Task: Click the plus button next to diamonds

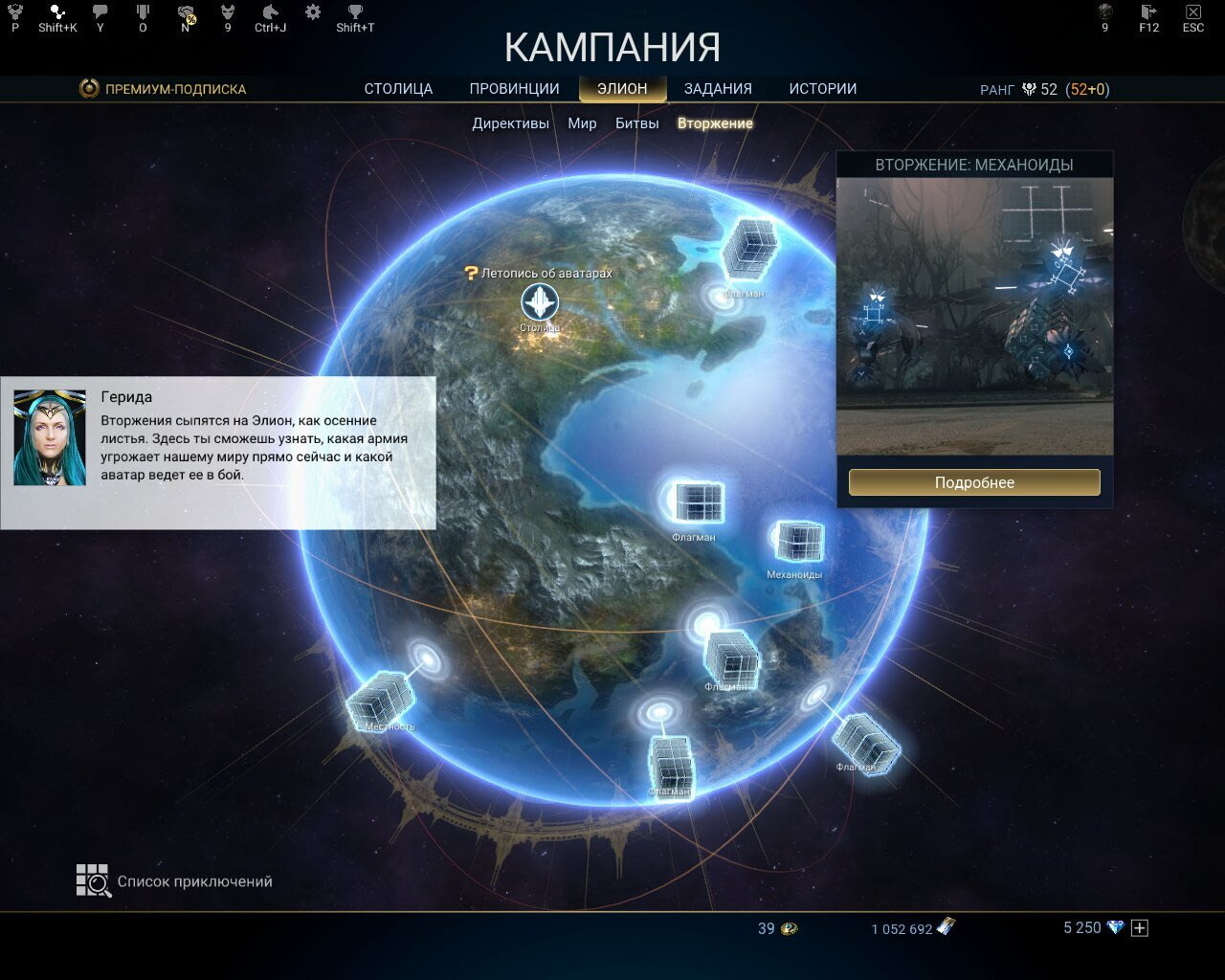Action: (x=1139, y=927)
